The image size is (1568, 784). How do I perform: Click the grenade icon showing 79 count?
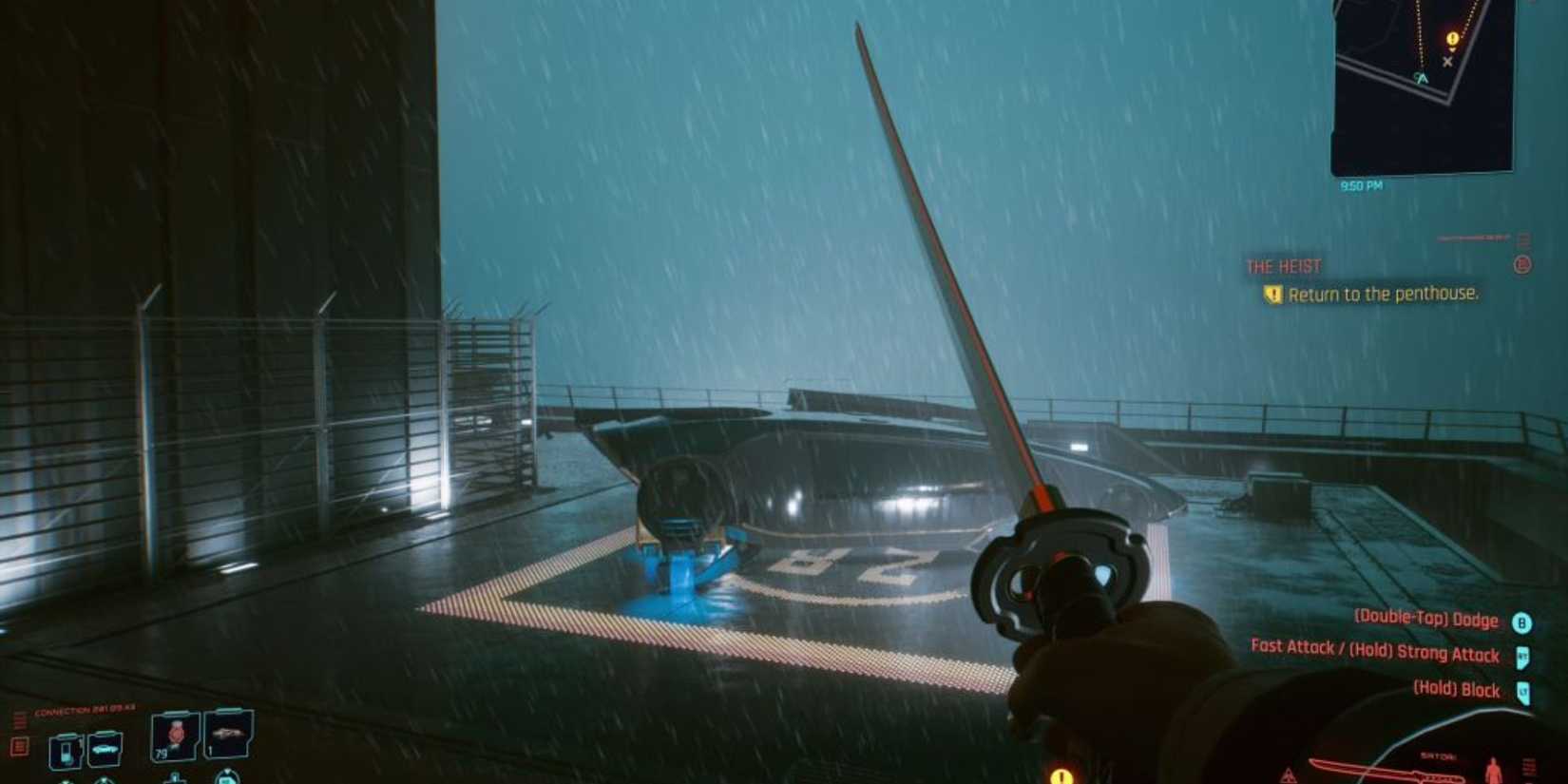pos(175,736)
